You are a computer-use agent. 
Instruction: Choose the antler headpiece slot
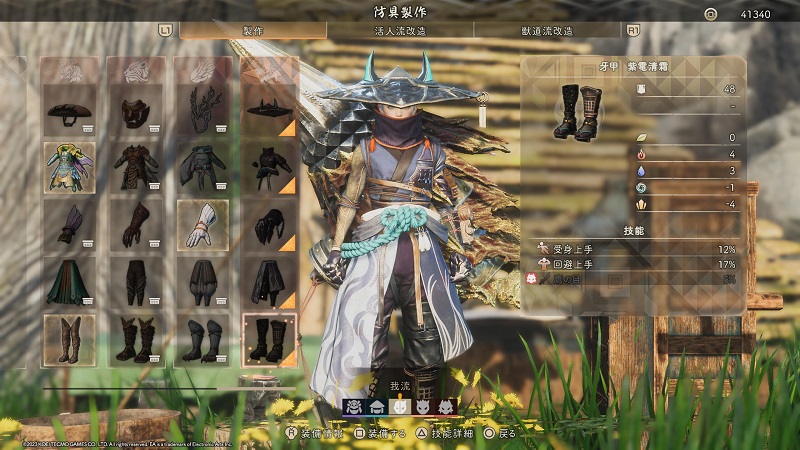[x=201, y=110]
